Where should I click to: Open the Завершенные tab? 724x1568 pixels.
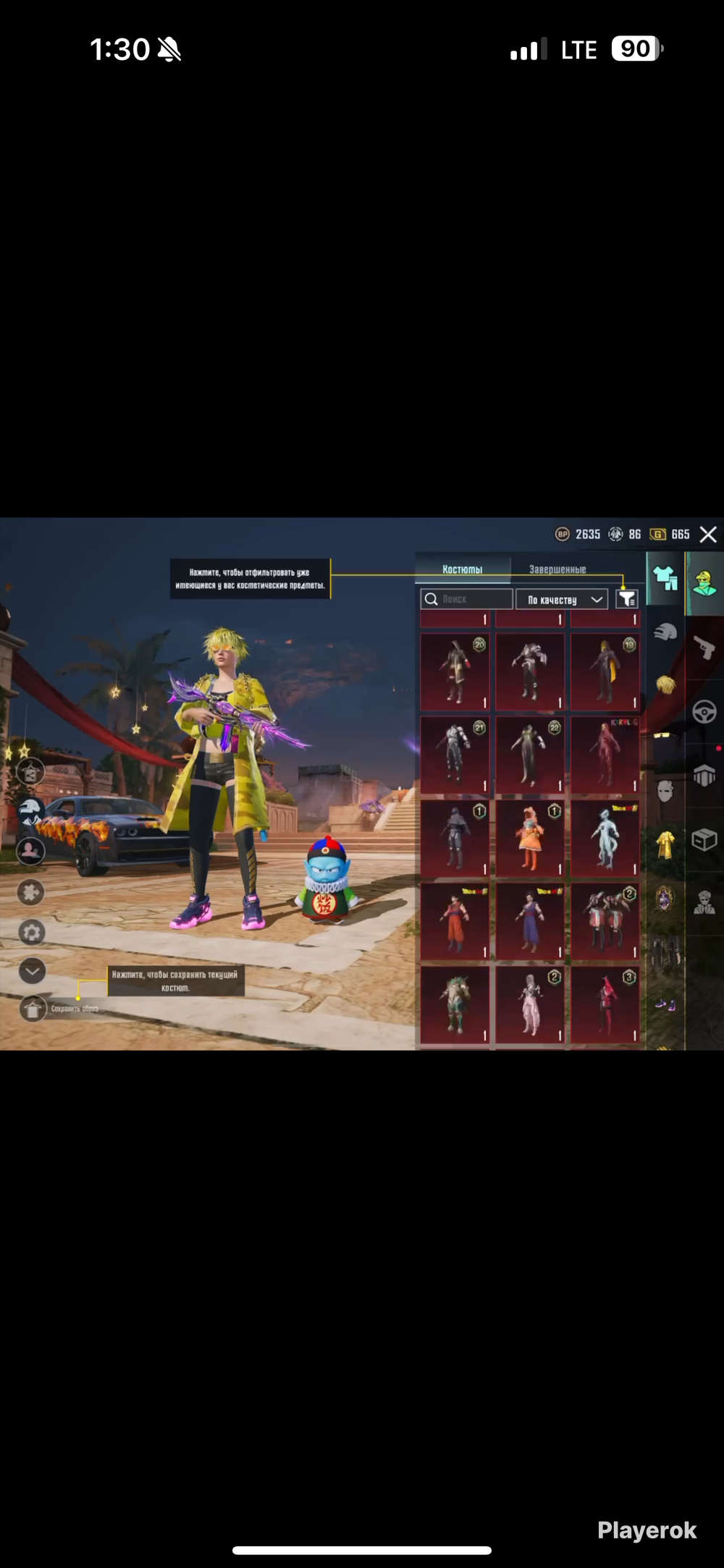(x=557, y=569)
